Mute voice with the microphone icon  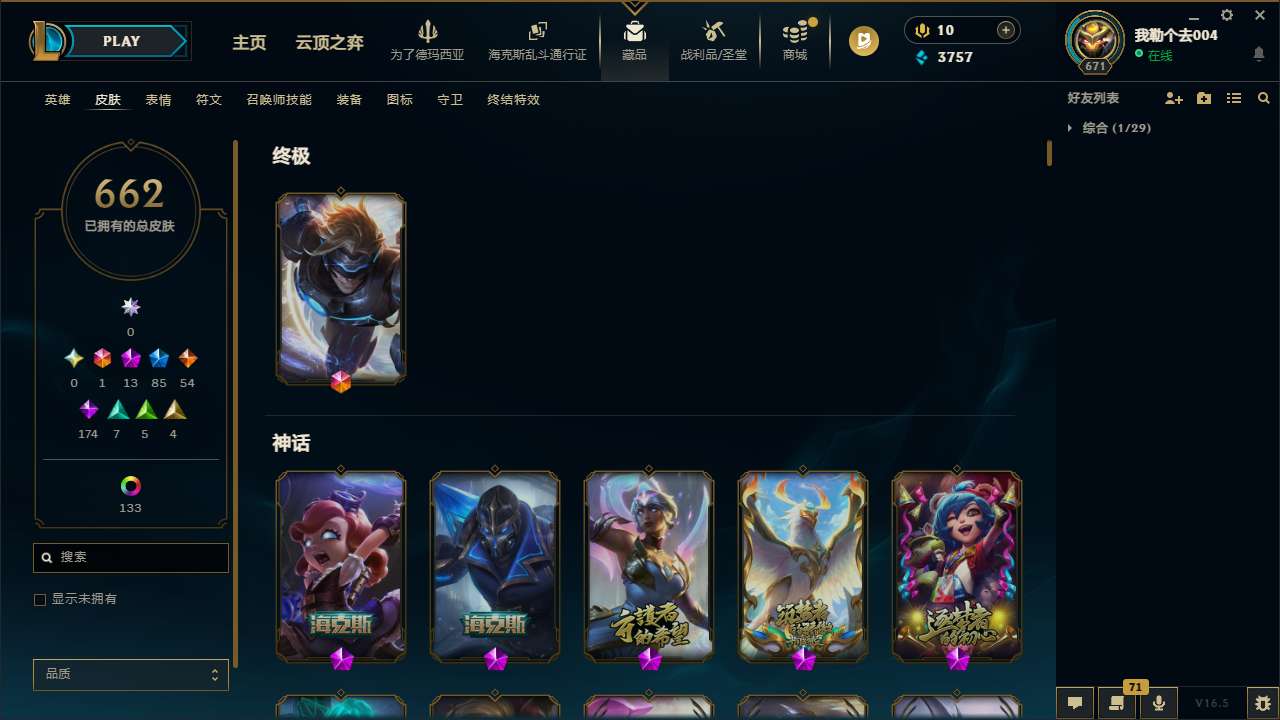(1158, 702)
